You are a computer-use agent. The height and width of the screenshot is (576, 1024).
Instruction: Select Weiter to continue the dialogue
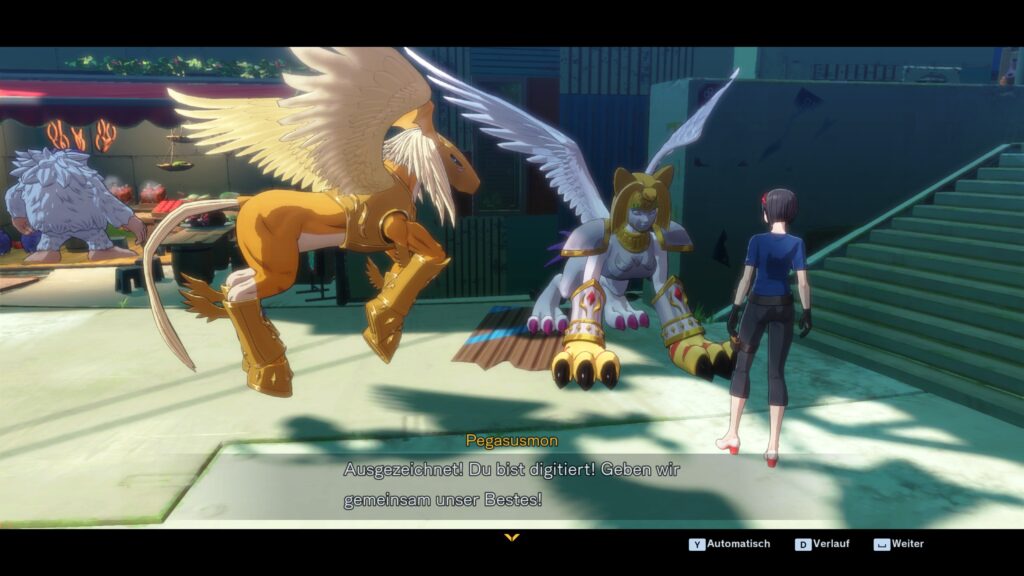899,544
